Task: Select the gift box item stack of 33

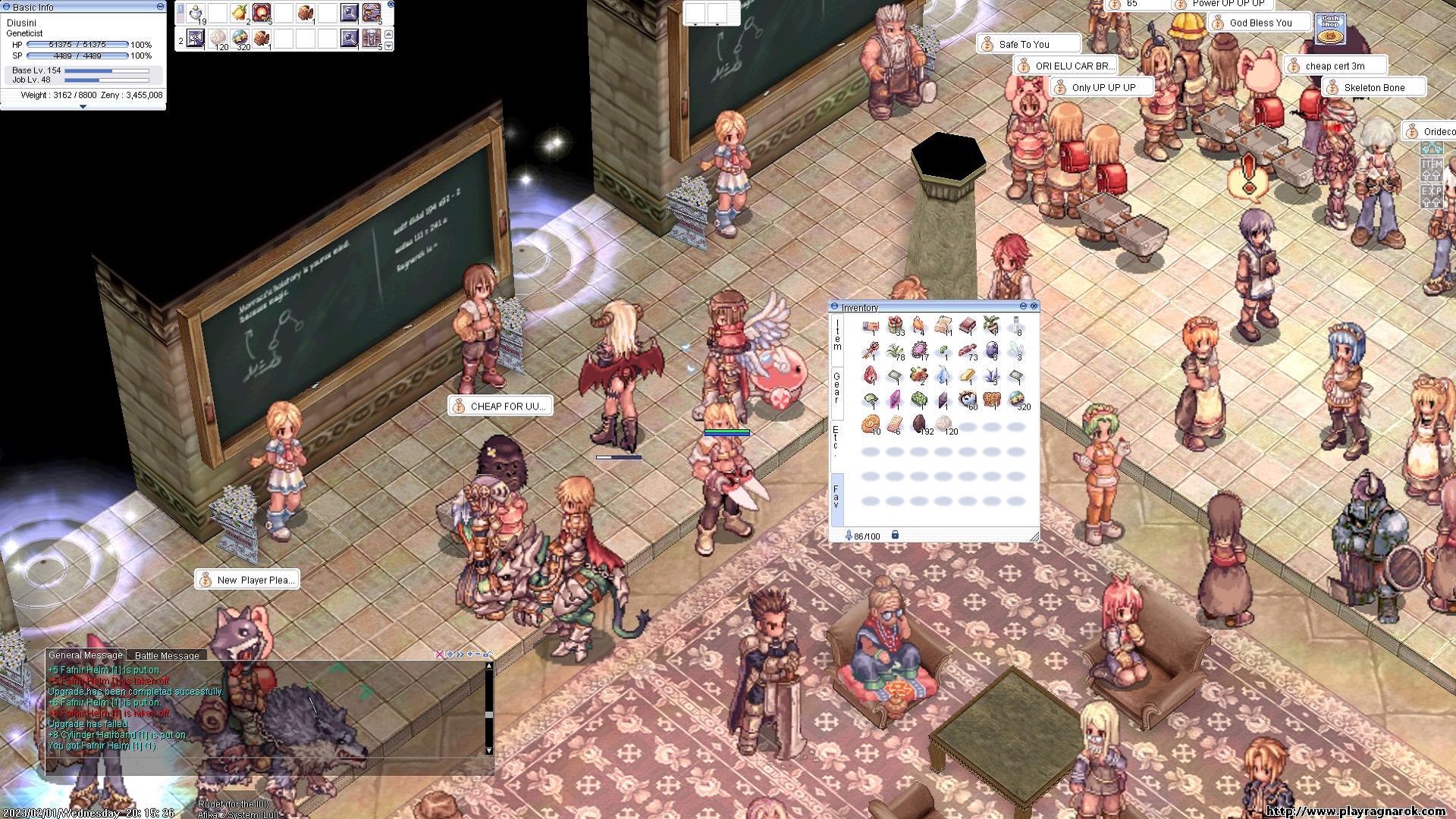Action: pyautogui.click(x=896, y=326)
